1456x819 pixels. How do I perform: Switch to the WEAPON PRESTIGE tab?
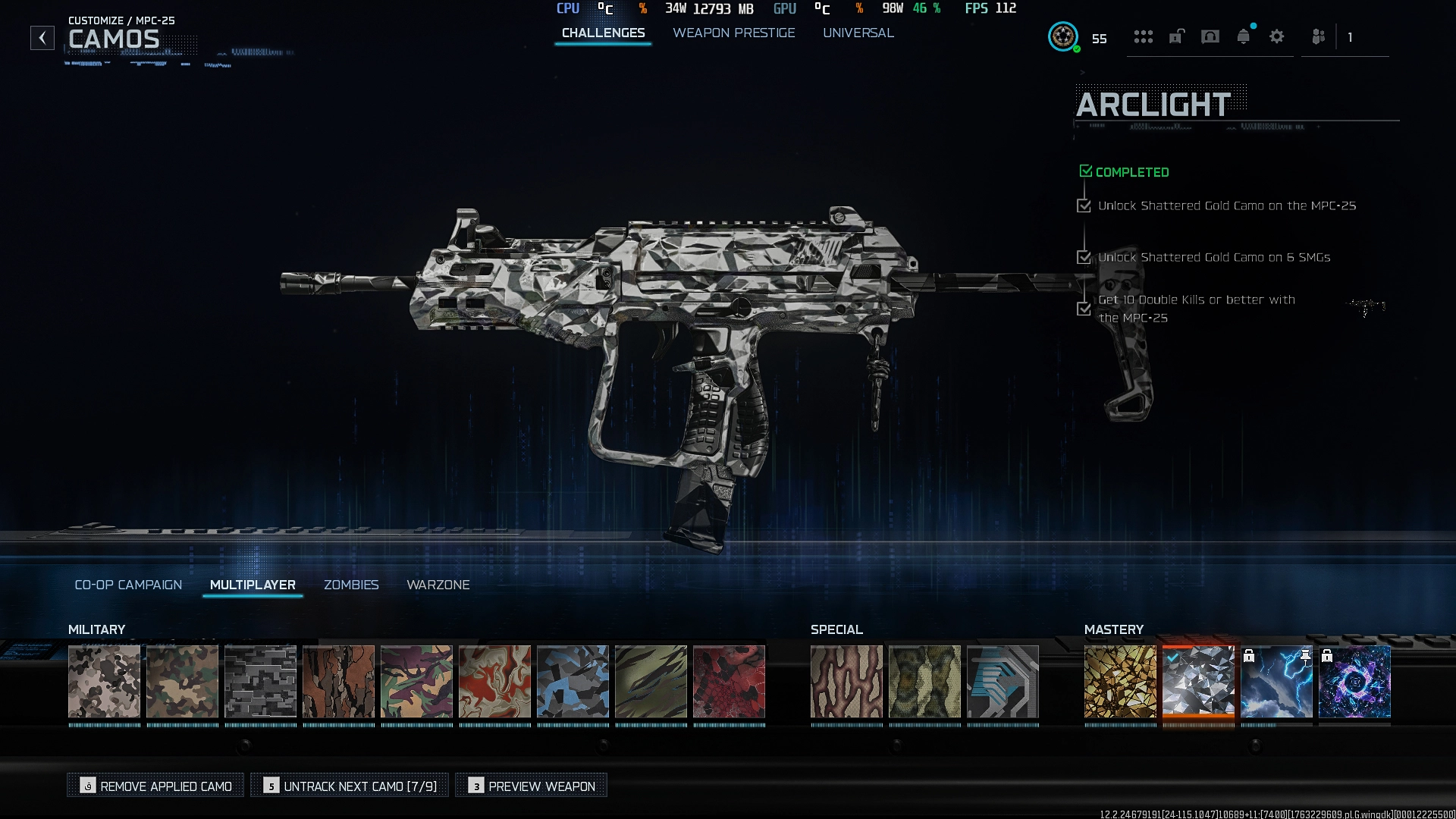(x=733, y=33)
